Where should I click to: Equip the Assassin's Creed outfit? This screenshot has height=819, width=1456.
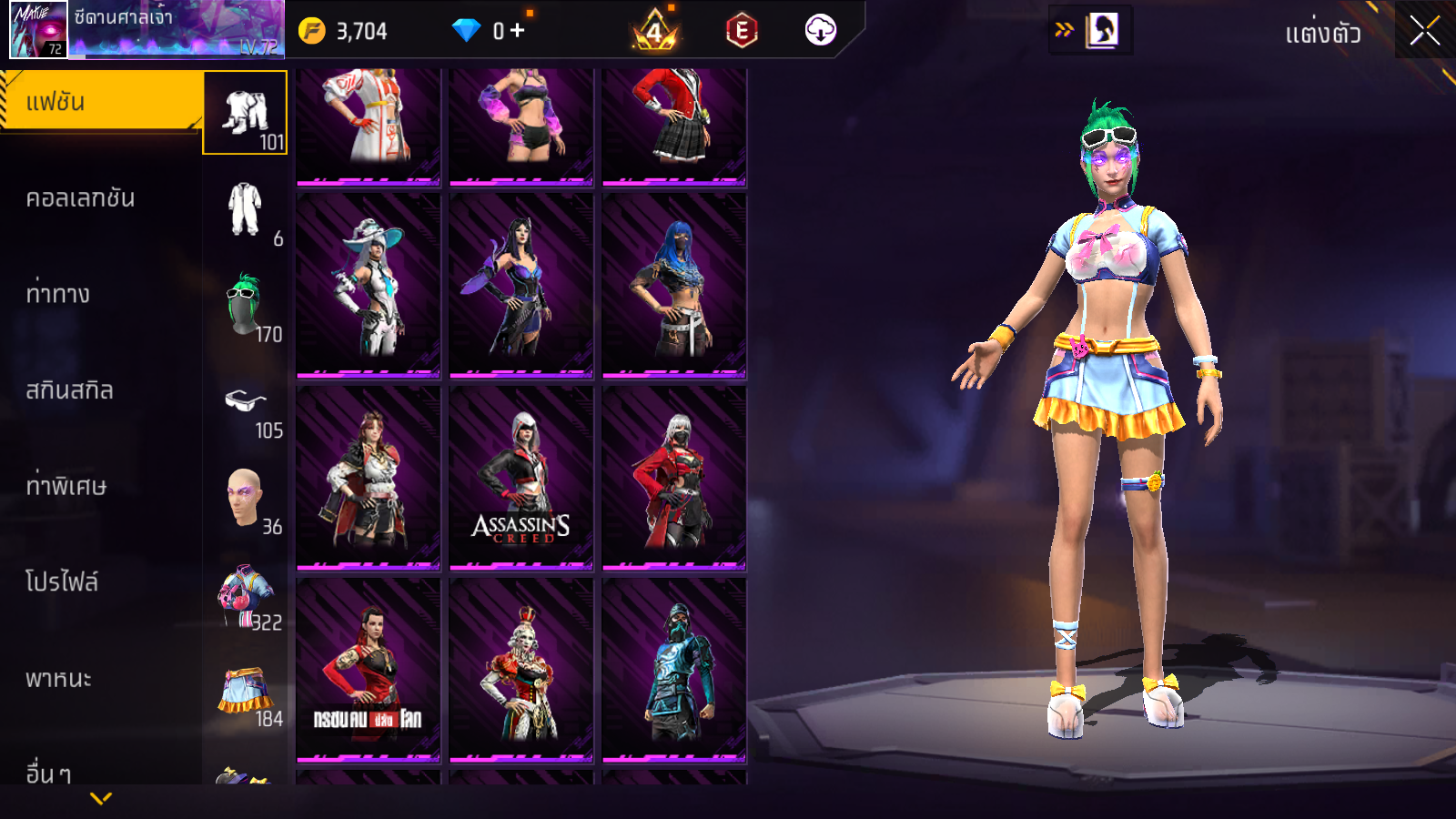click(521, 478)
